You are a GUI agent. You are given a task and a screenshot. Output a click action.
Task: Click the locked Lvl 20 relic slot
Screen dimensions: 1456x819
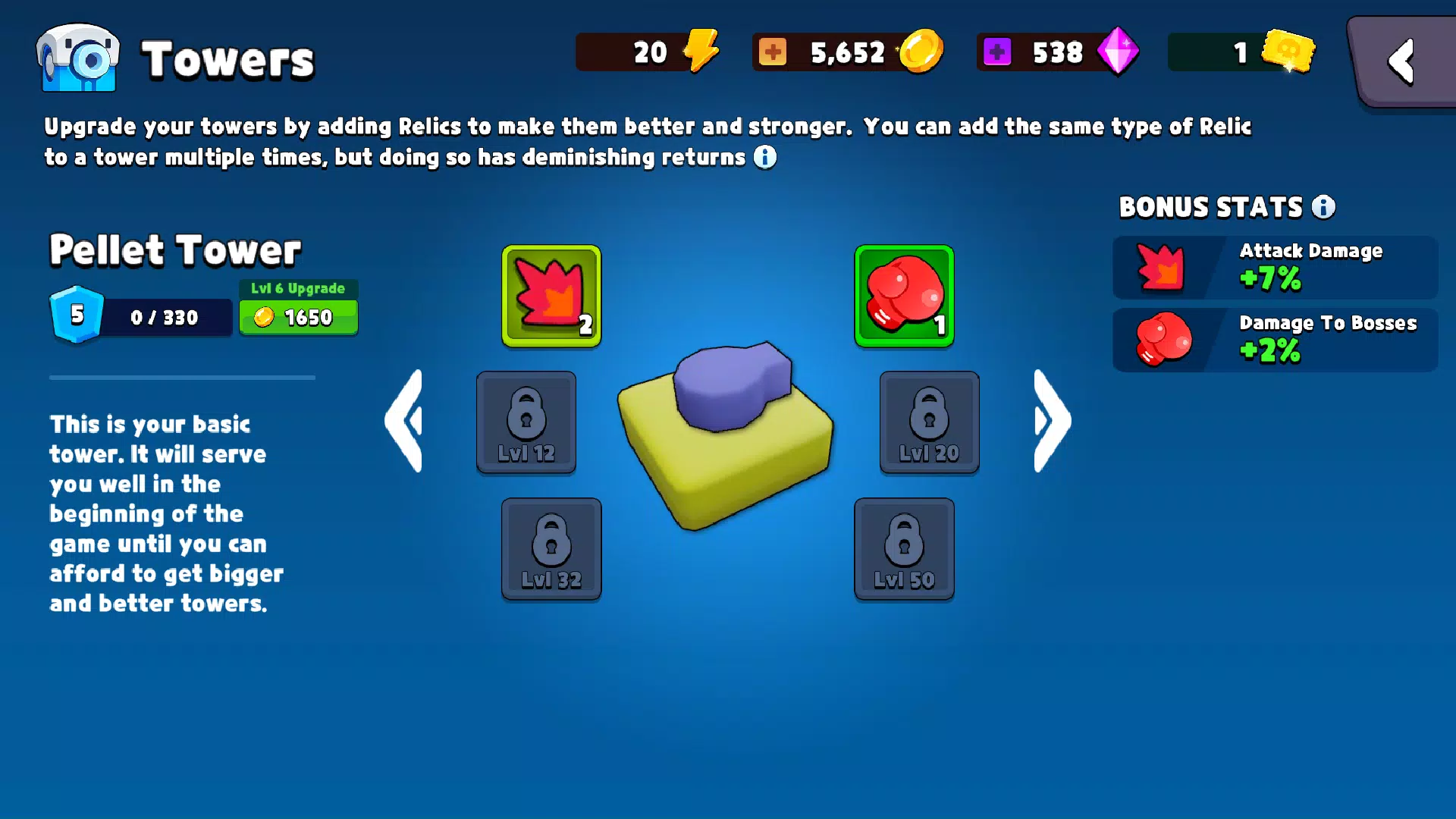click(x=929, y=422)
